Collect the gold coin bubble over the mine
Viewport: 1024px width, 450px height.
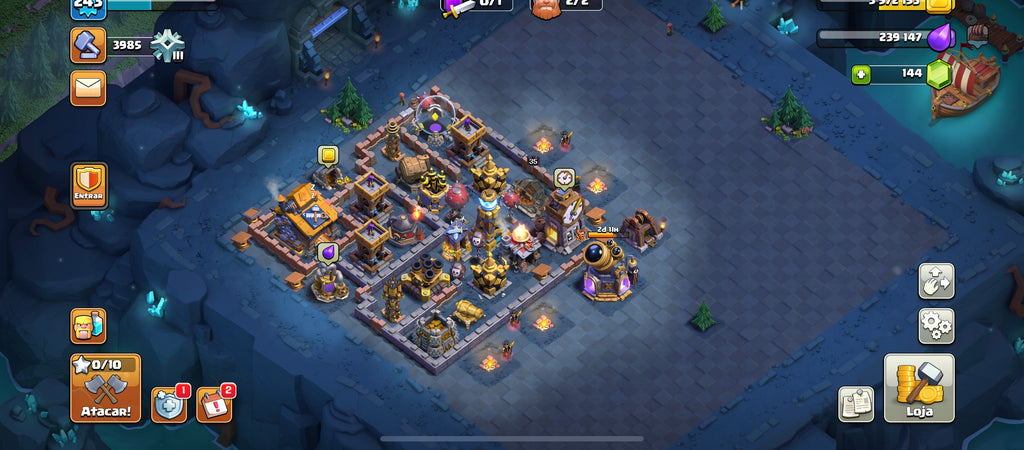click(328, 155)
